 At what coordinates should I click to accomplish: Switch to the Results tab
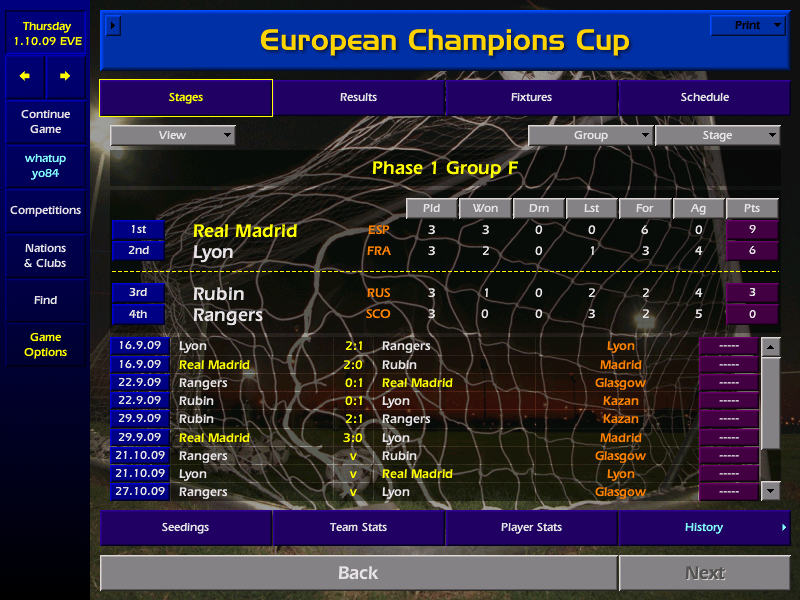(x=358, y=97)
